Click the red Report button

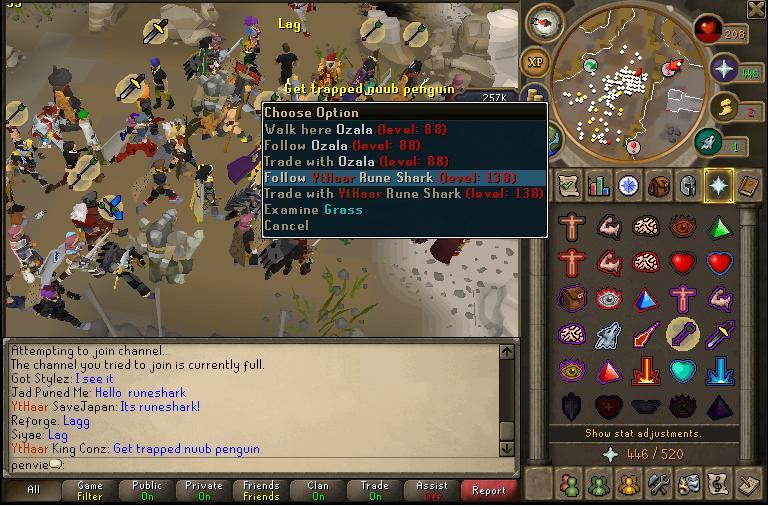click(489, 490)
